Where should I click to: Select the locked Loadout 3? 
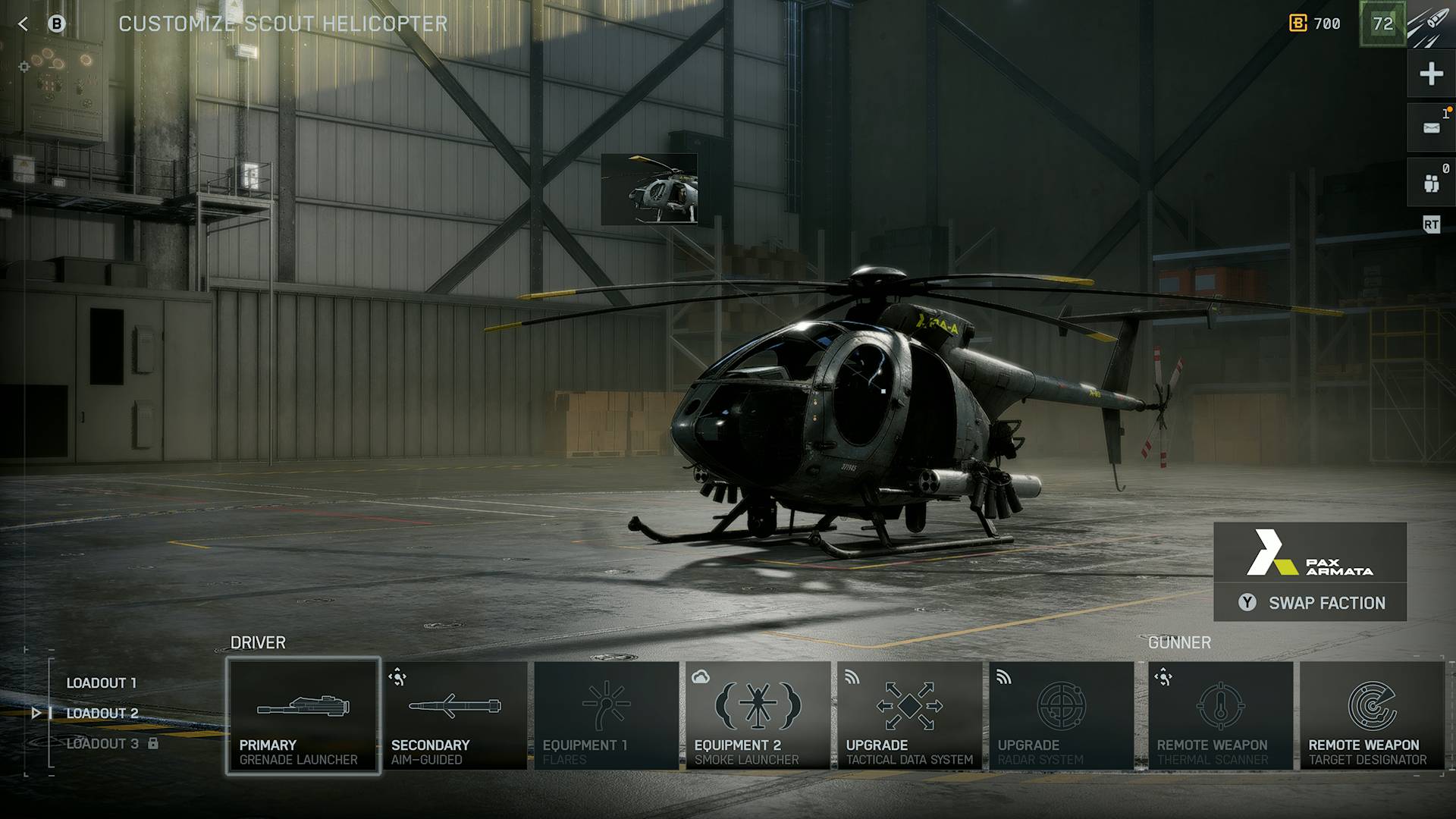tap(101, 743)
